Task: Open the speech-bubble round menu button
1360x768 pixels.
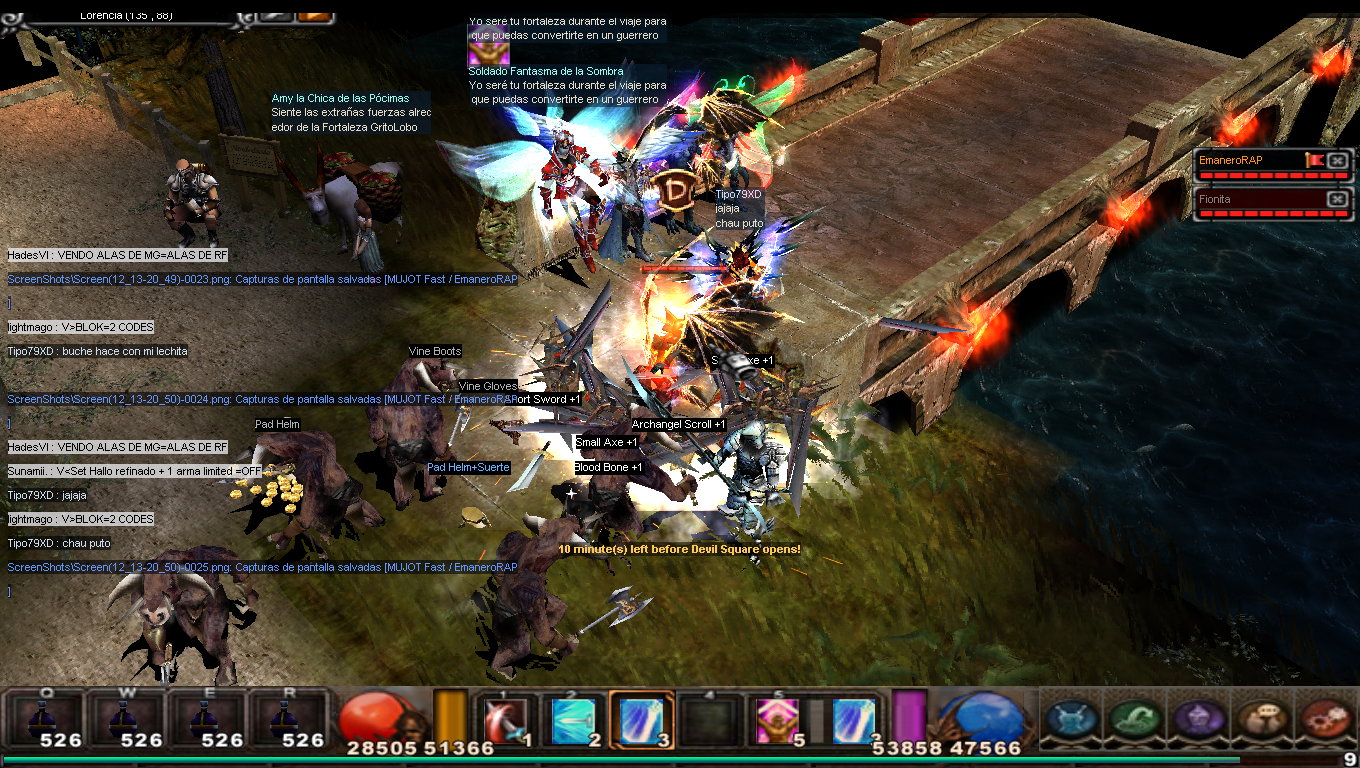Action: click(1260, 720)
